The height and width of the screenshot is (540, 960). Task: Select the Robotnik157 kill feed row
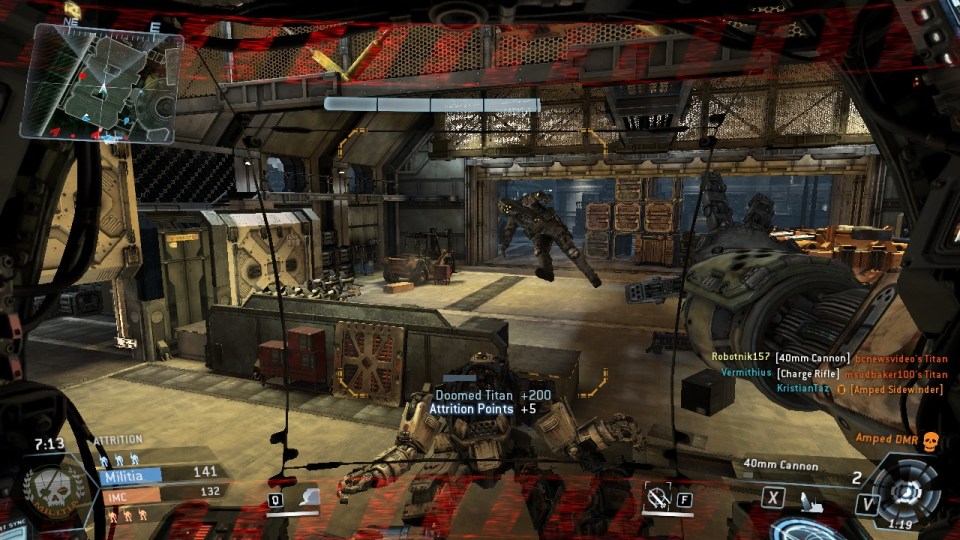pos(828,357)
